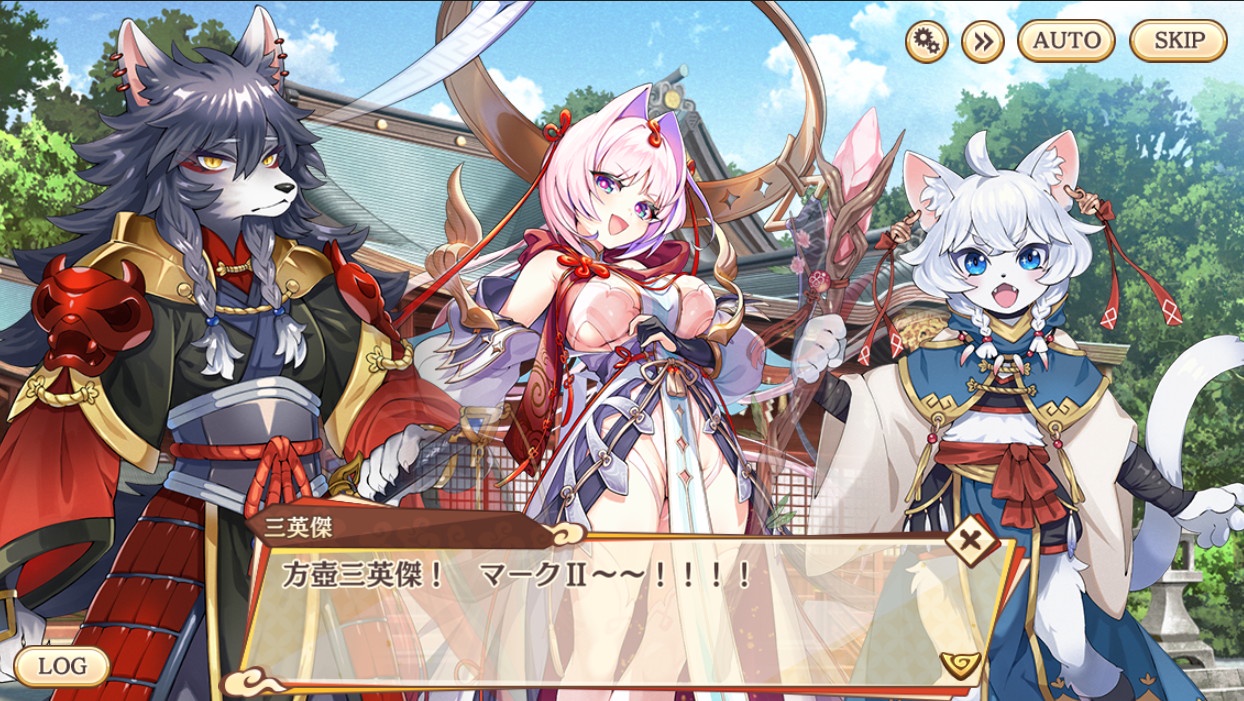
Task: Open the gear settings icon
Action: pos(926,41)
